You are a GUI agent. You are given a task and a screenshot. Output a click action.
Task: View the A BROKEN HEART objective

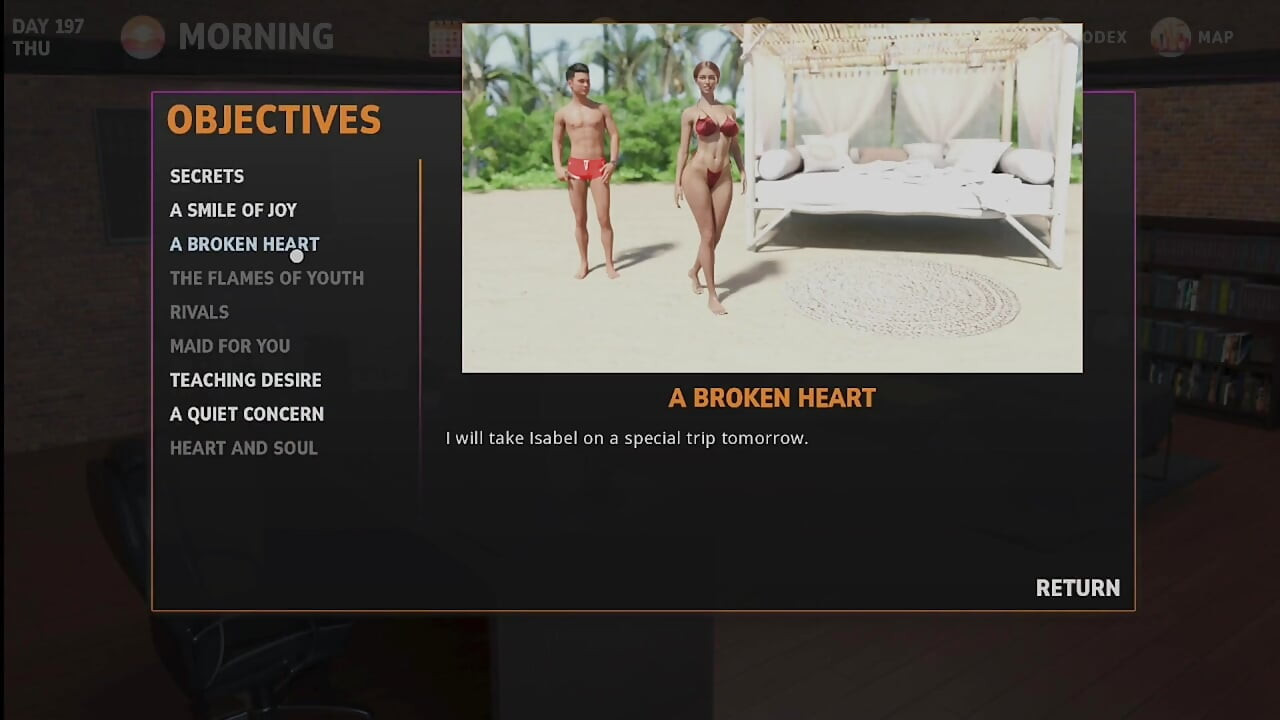point(244,244)
